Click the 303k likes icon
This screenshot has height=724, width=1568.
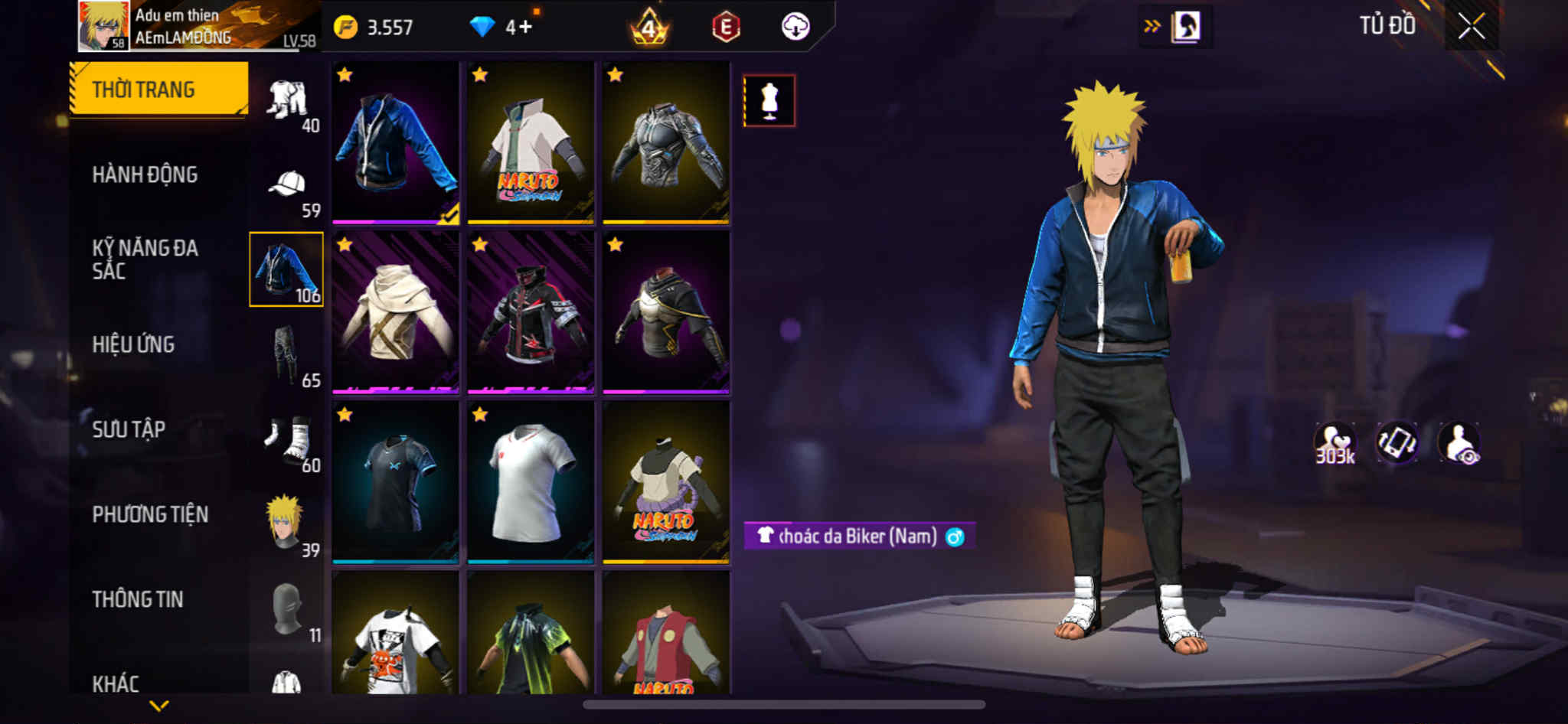[x=1334, y=443]
